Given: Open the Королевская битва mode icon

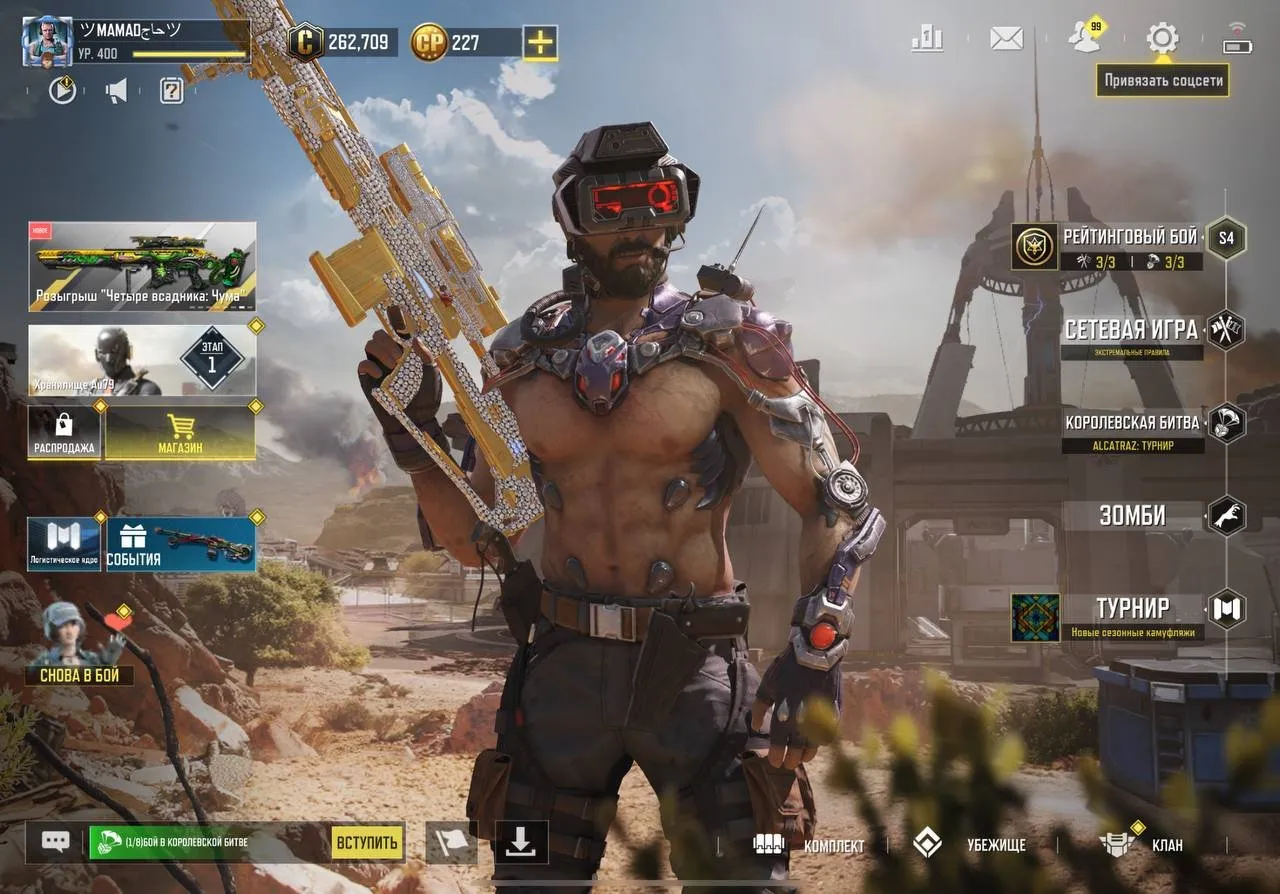Looking at the screenshot, I should [x=1227, y=423].
